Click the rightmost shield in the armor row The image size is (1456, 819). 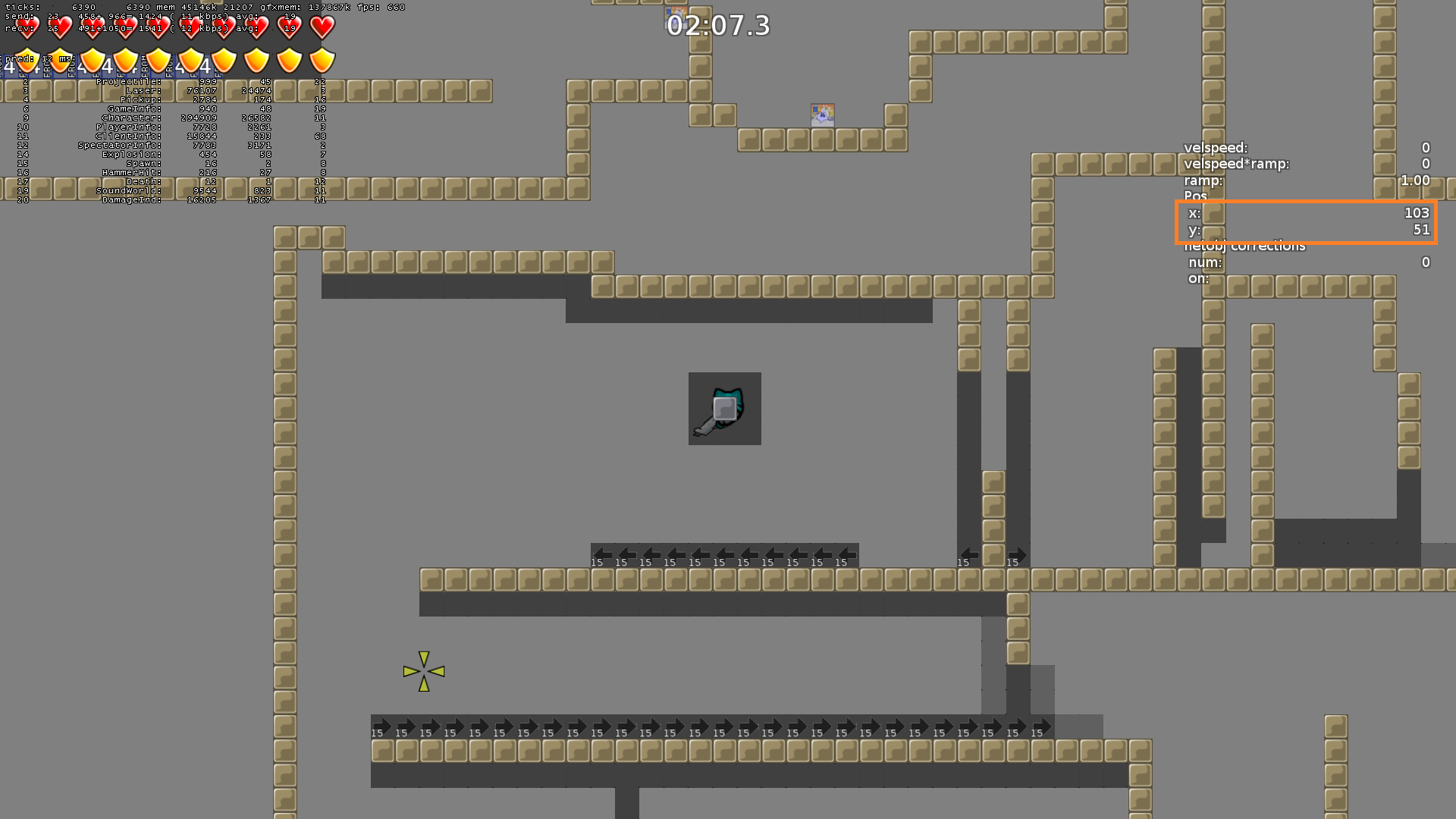pyautogui.click(x=321, y=61)
